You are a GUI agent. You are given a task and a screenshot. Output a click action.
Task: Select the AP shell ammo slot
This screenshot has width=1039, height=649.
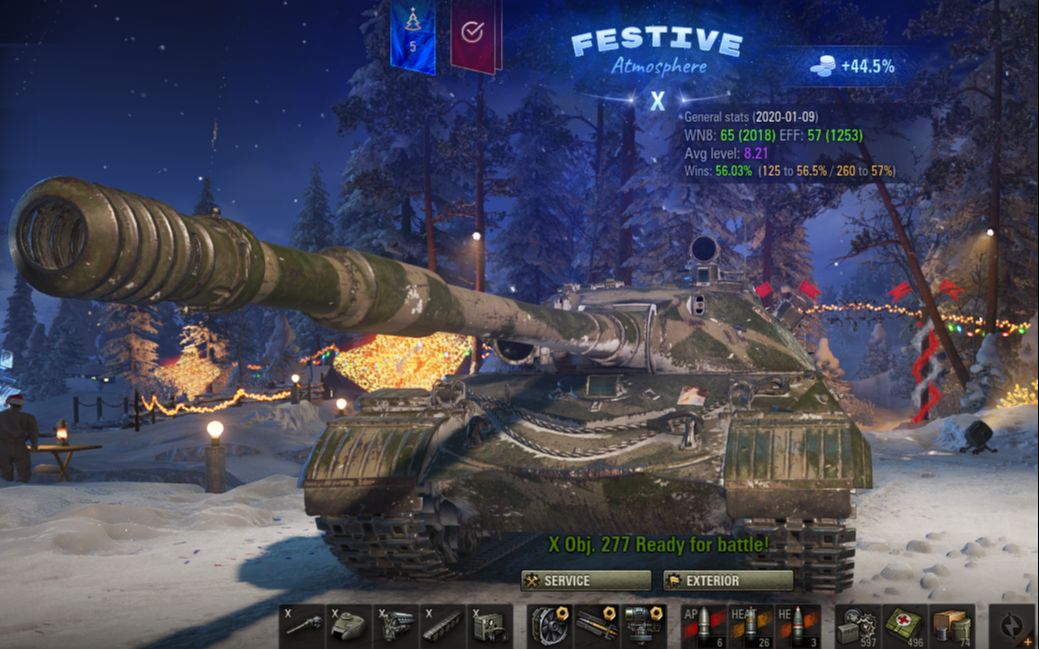point(704,626)
